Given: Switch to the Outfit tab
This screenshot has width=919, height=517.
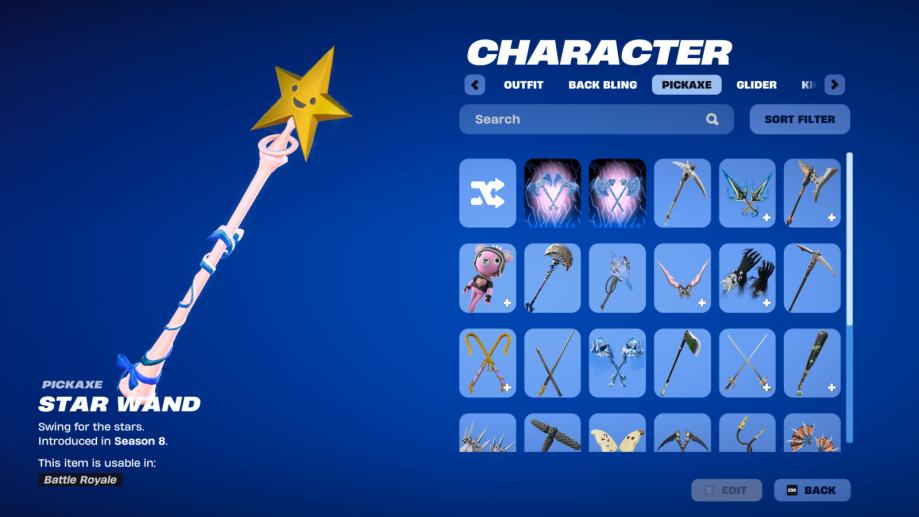Looking at the screenshot, I should [523, 85].
